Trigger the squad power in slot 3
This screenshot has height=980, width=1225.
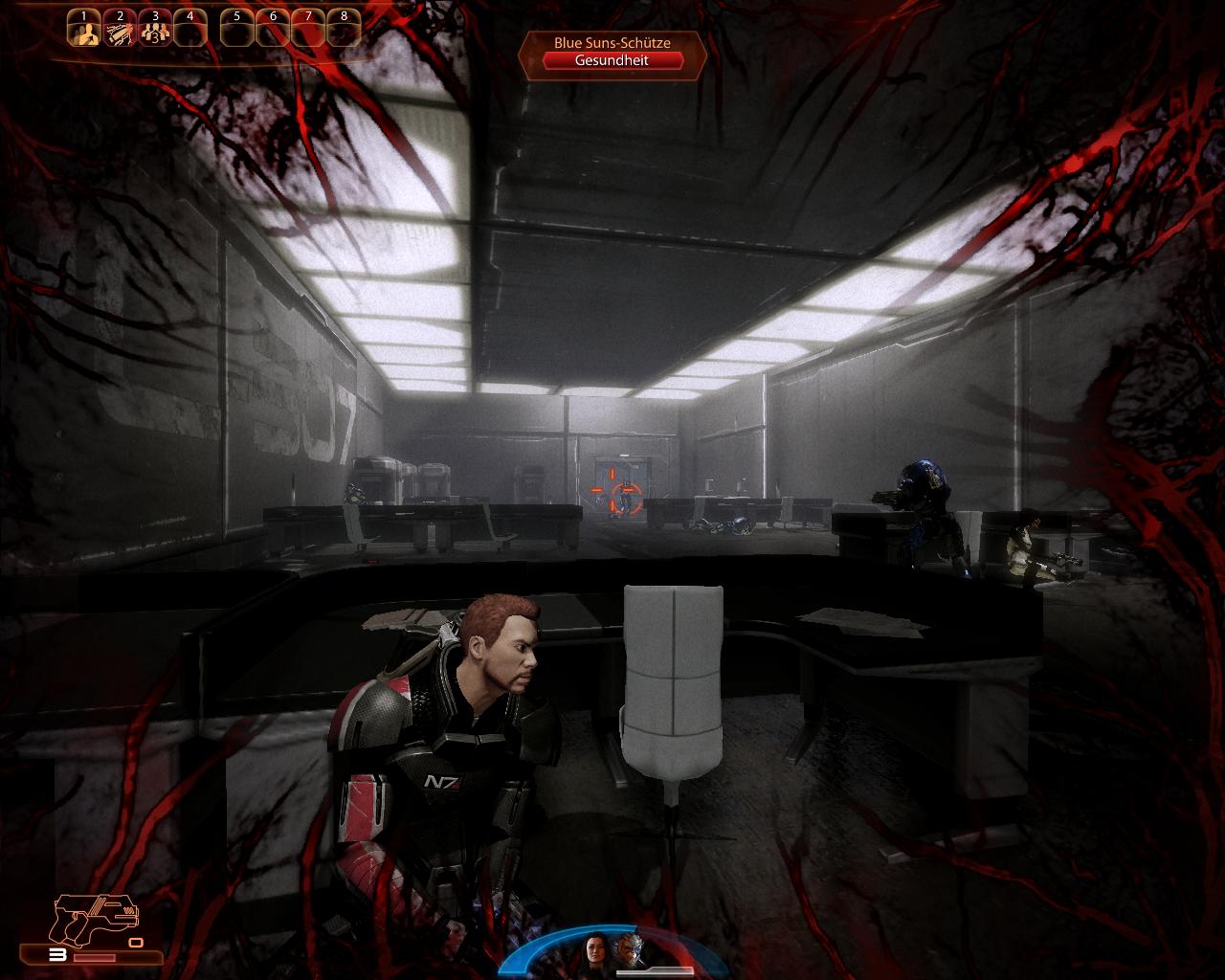pos(155,27)
